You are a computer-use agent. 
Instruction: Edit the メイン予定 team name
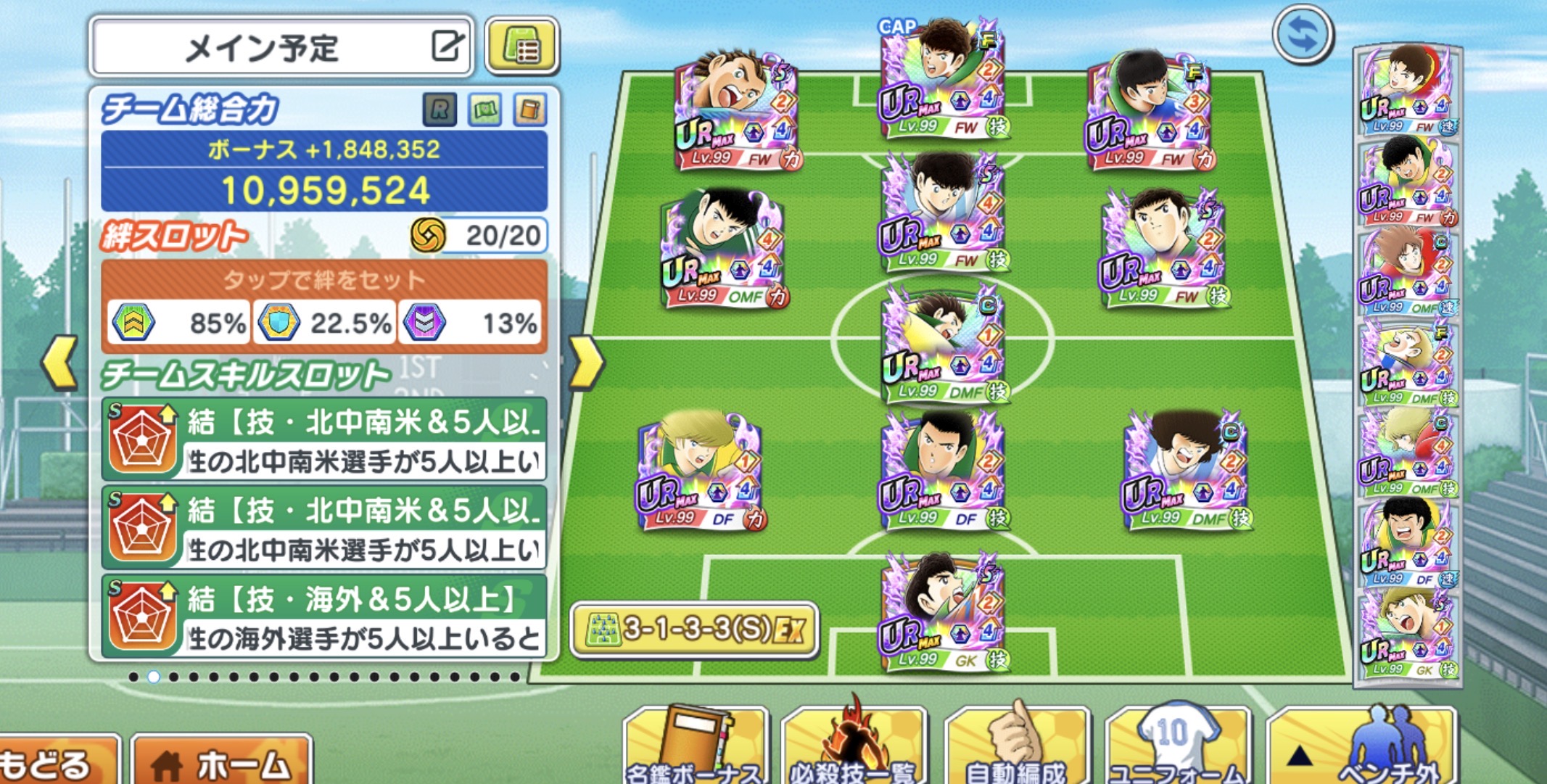point(447,46)
